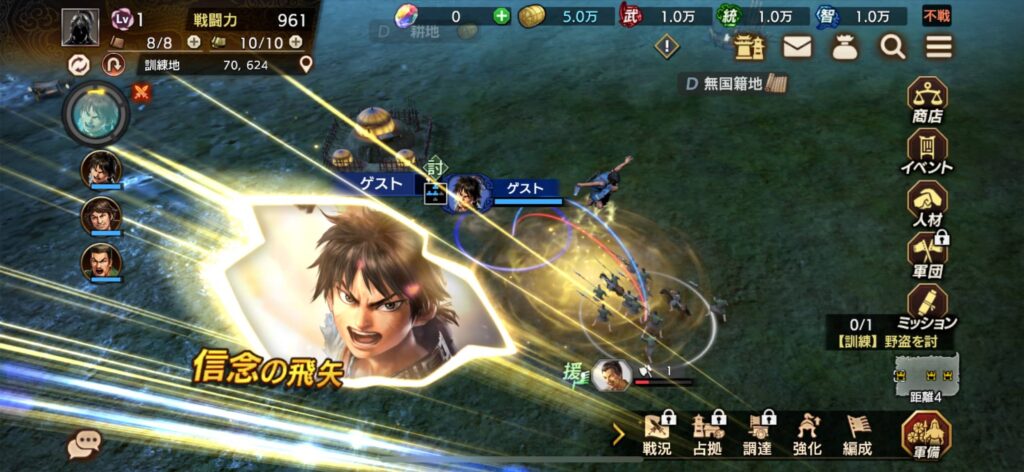Tap the location pin beside coordinates
This screenshot has width=1024, height=472.
[x=306, y=64]
